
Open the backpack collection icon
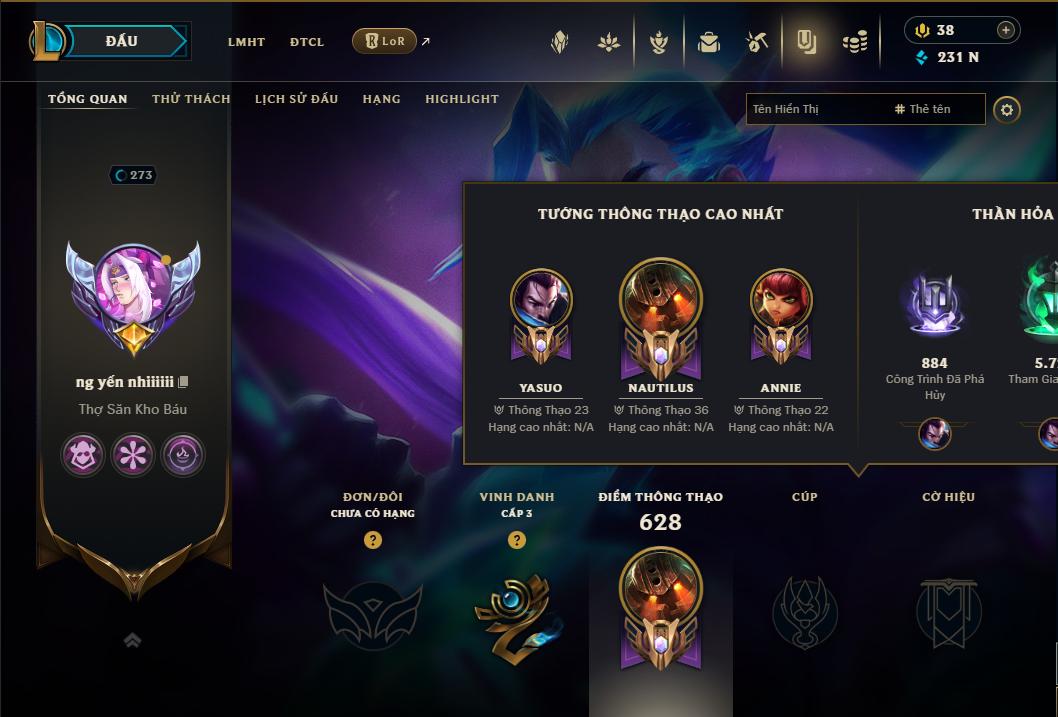[709, 42]
